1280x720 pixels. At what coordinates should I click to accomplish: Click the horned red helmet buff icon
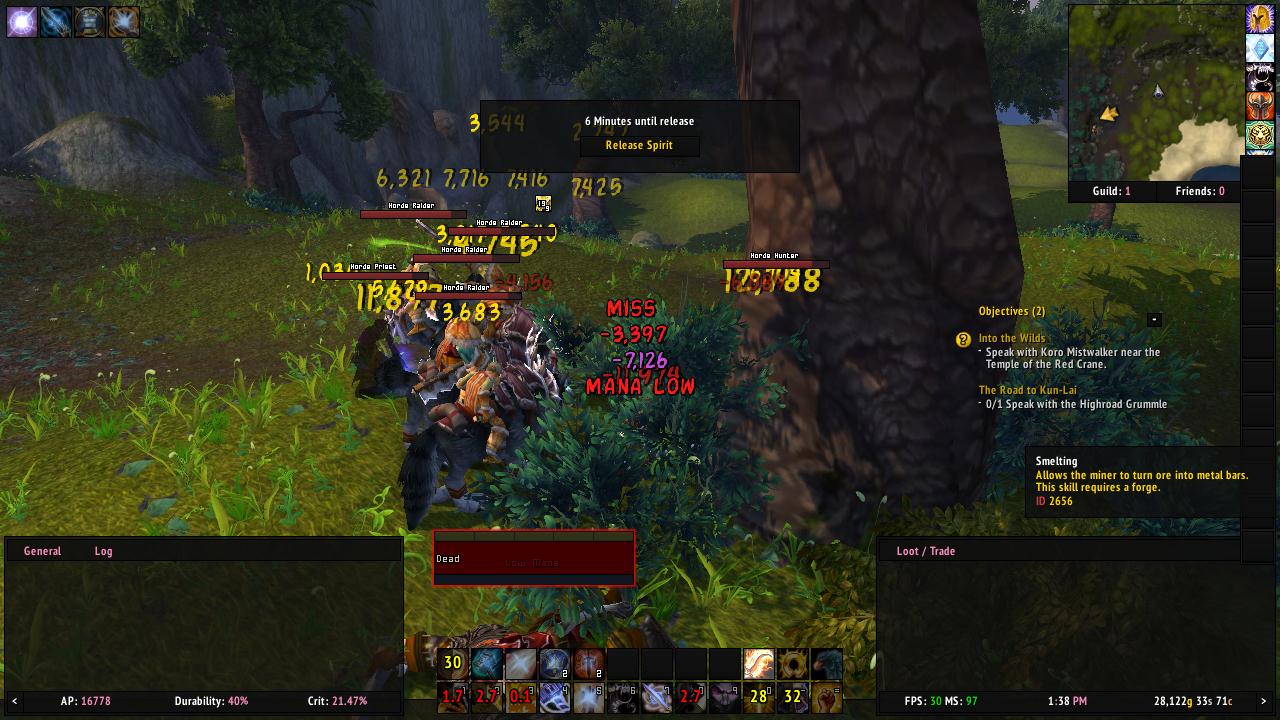coord(1260,105)
